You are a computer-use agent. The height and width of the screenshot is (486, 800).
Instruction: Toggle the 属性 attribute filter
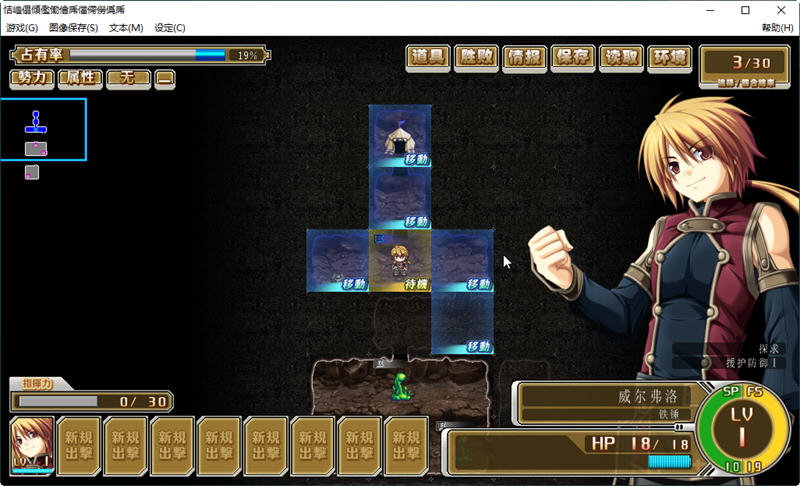(x=80, y=77)
